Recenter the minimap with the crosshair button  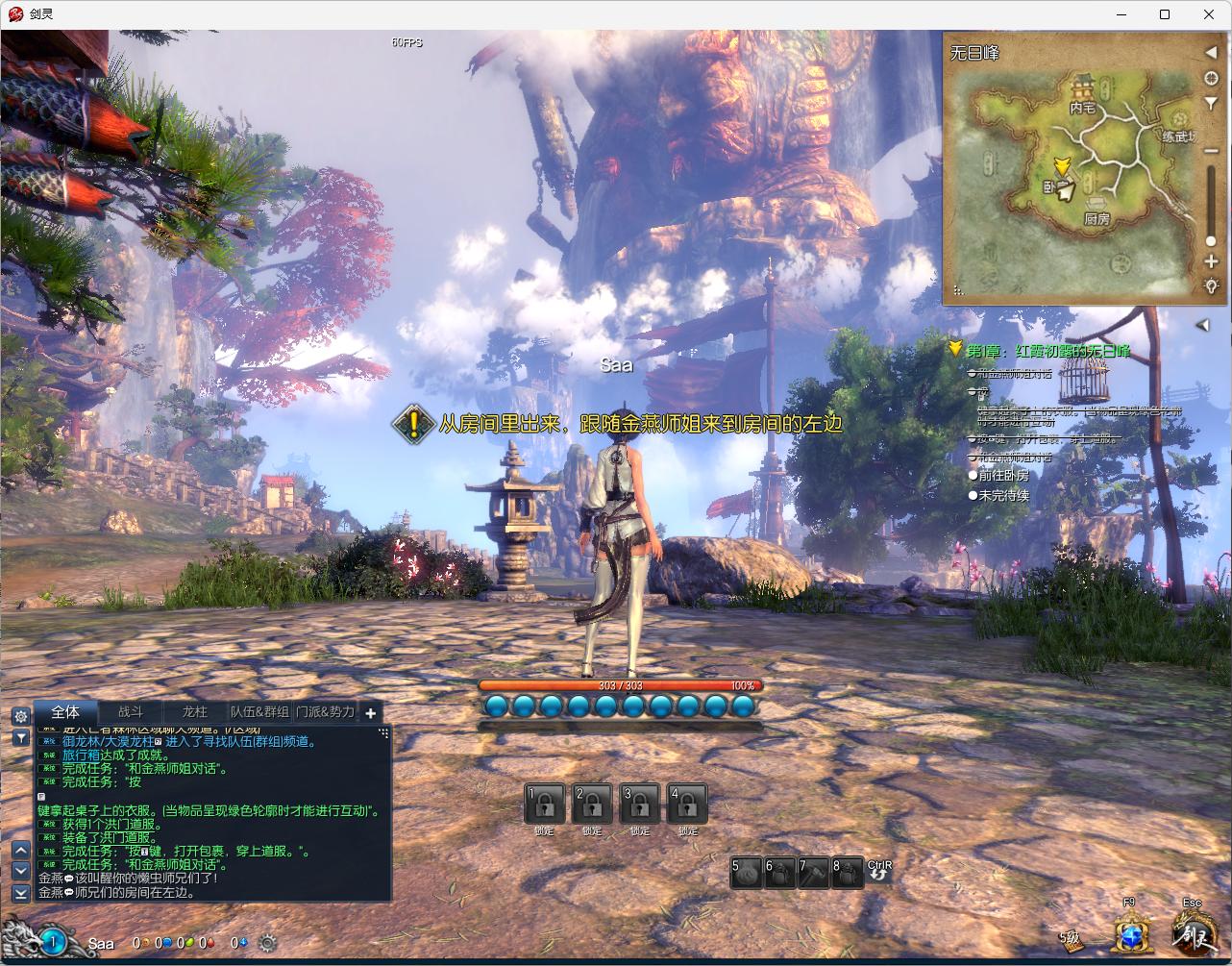click(x=1211, y=78)
